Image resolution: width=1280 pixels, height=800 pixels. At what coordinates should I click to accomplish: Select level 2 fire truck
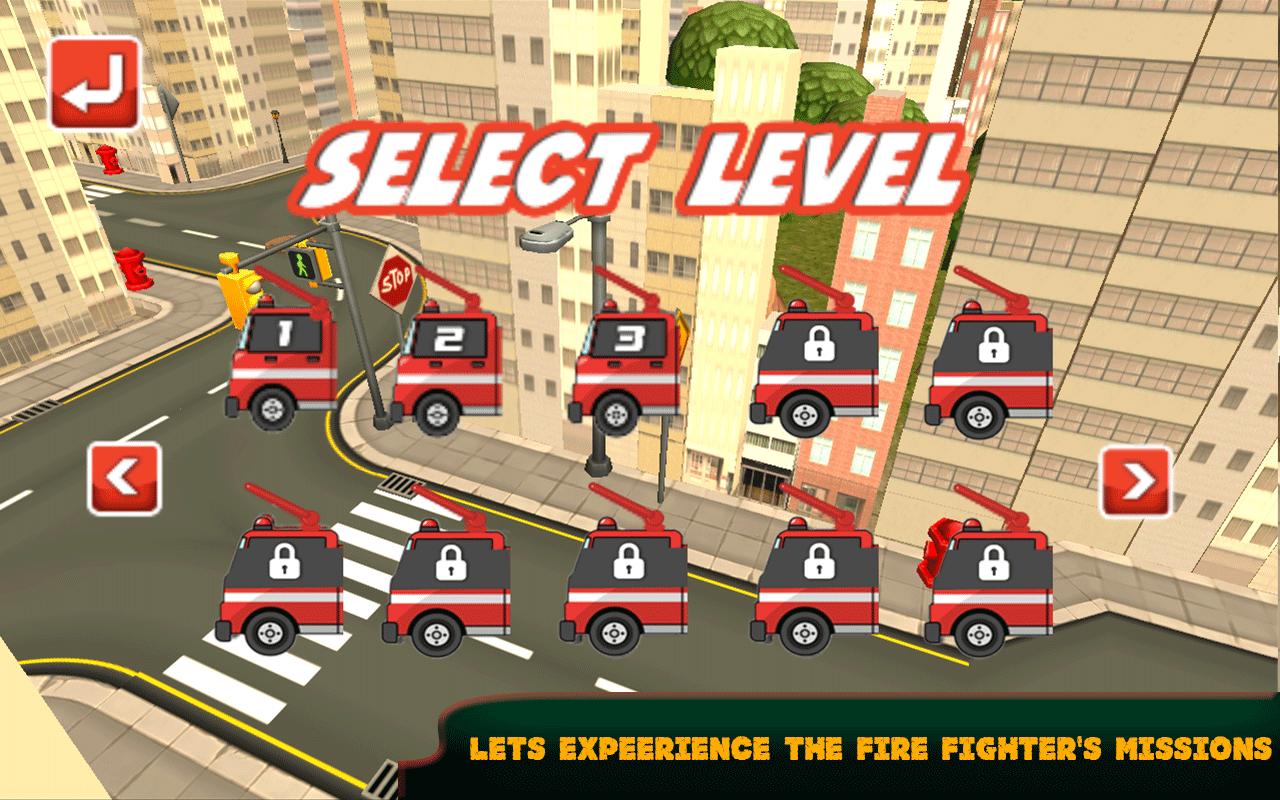450,360
